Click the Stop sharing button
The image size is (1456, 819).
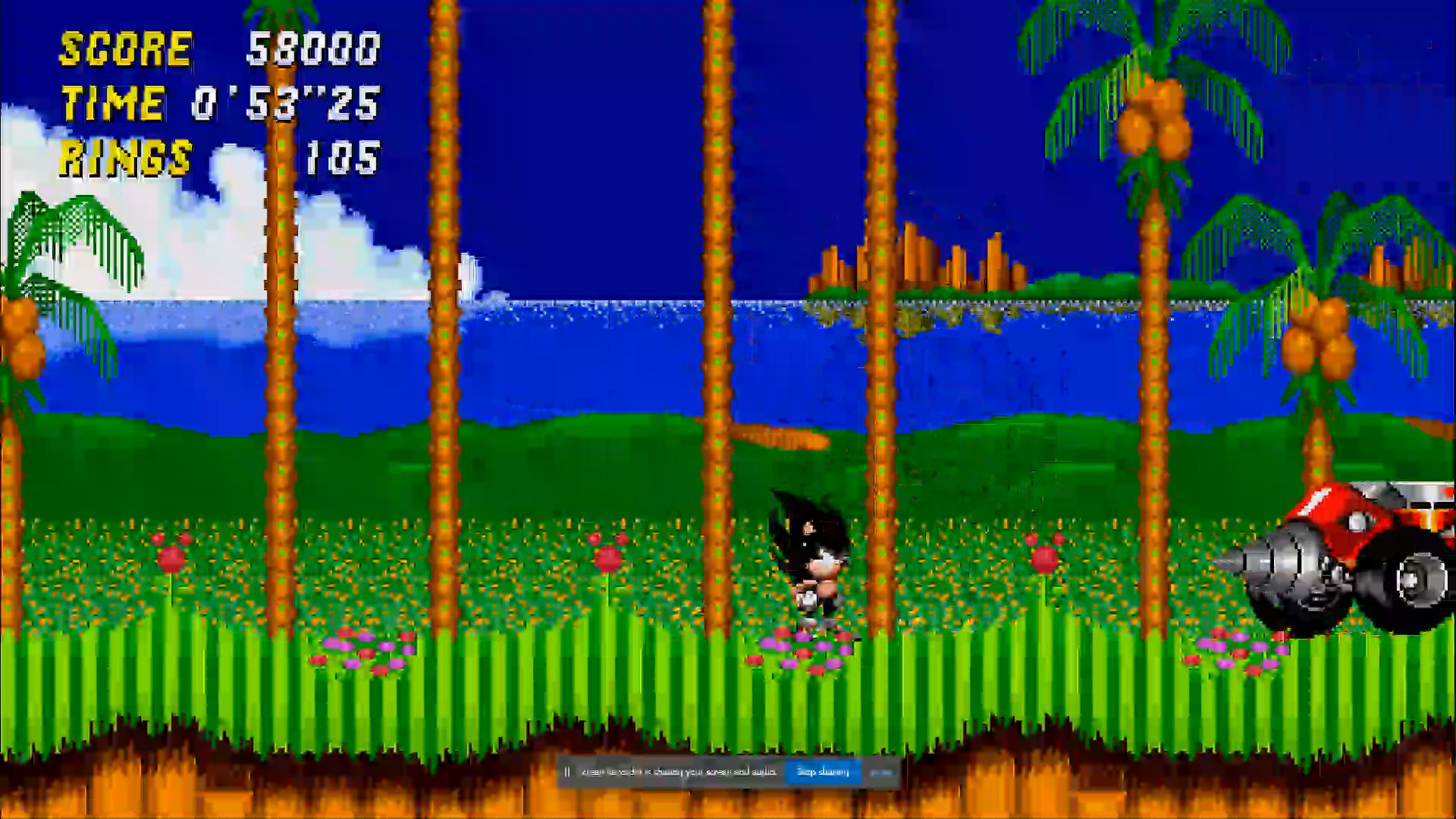point(823,771)
